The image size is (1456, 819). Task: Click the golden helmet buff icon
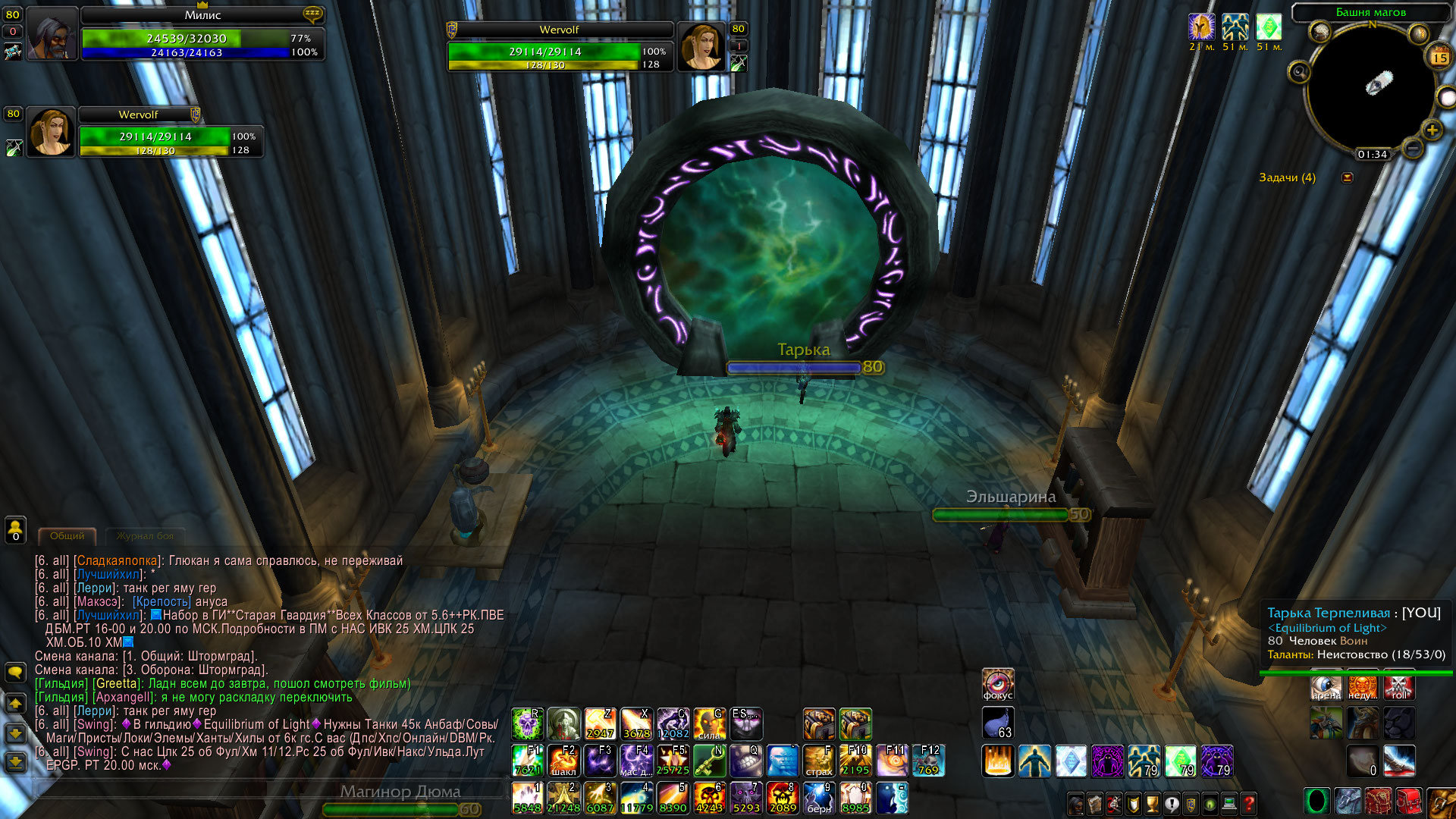pos(1201,27)
